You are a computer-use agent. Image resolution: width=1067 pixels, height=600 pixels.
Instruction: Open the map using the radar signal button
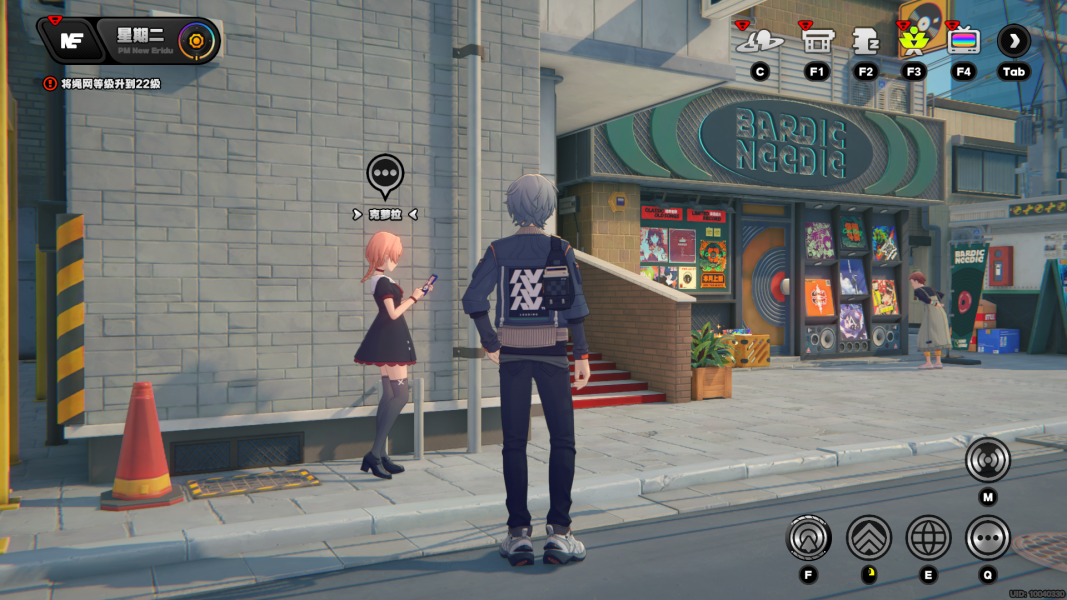[x=987, y=460]
